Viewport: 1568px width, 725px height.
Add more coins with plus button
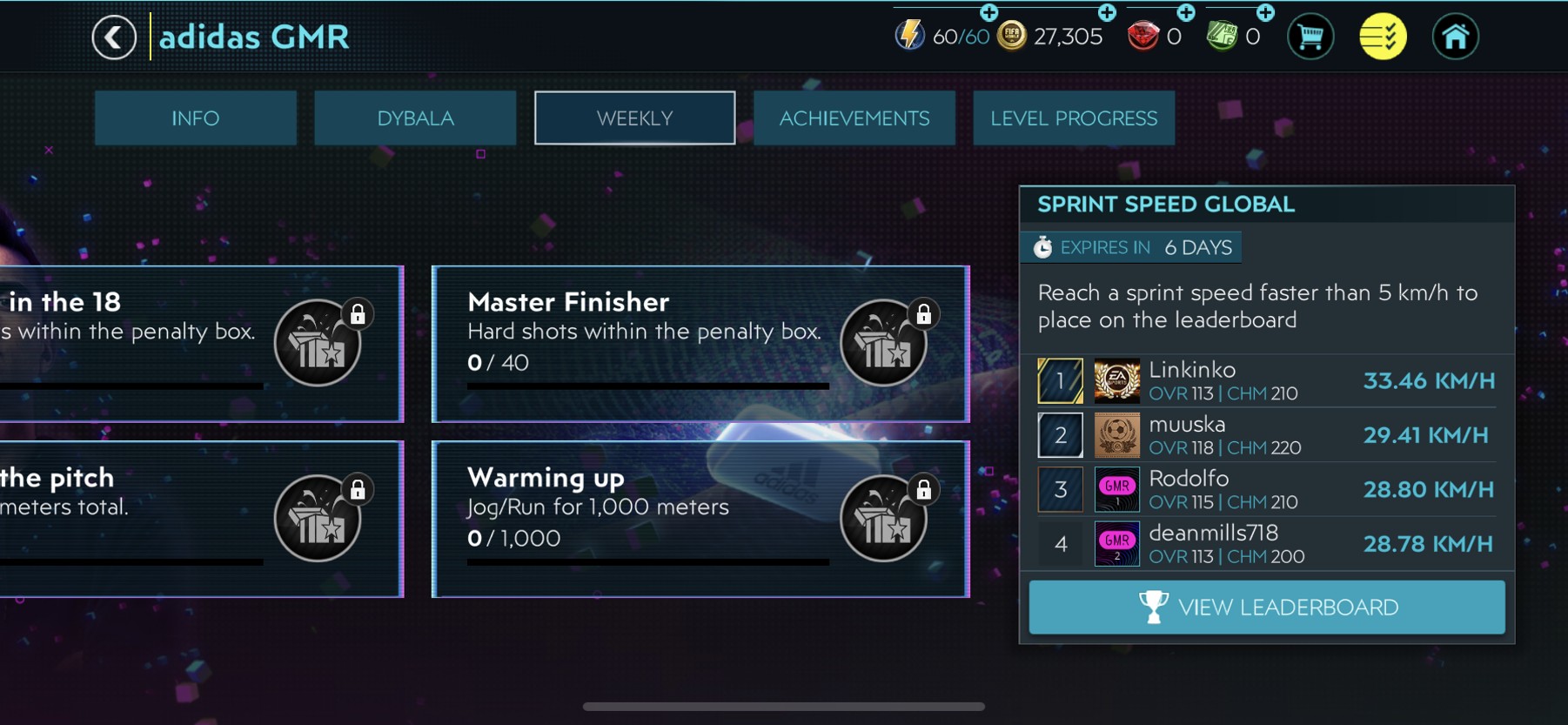[x=1107, y=13]
